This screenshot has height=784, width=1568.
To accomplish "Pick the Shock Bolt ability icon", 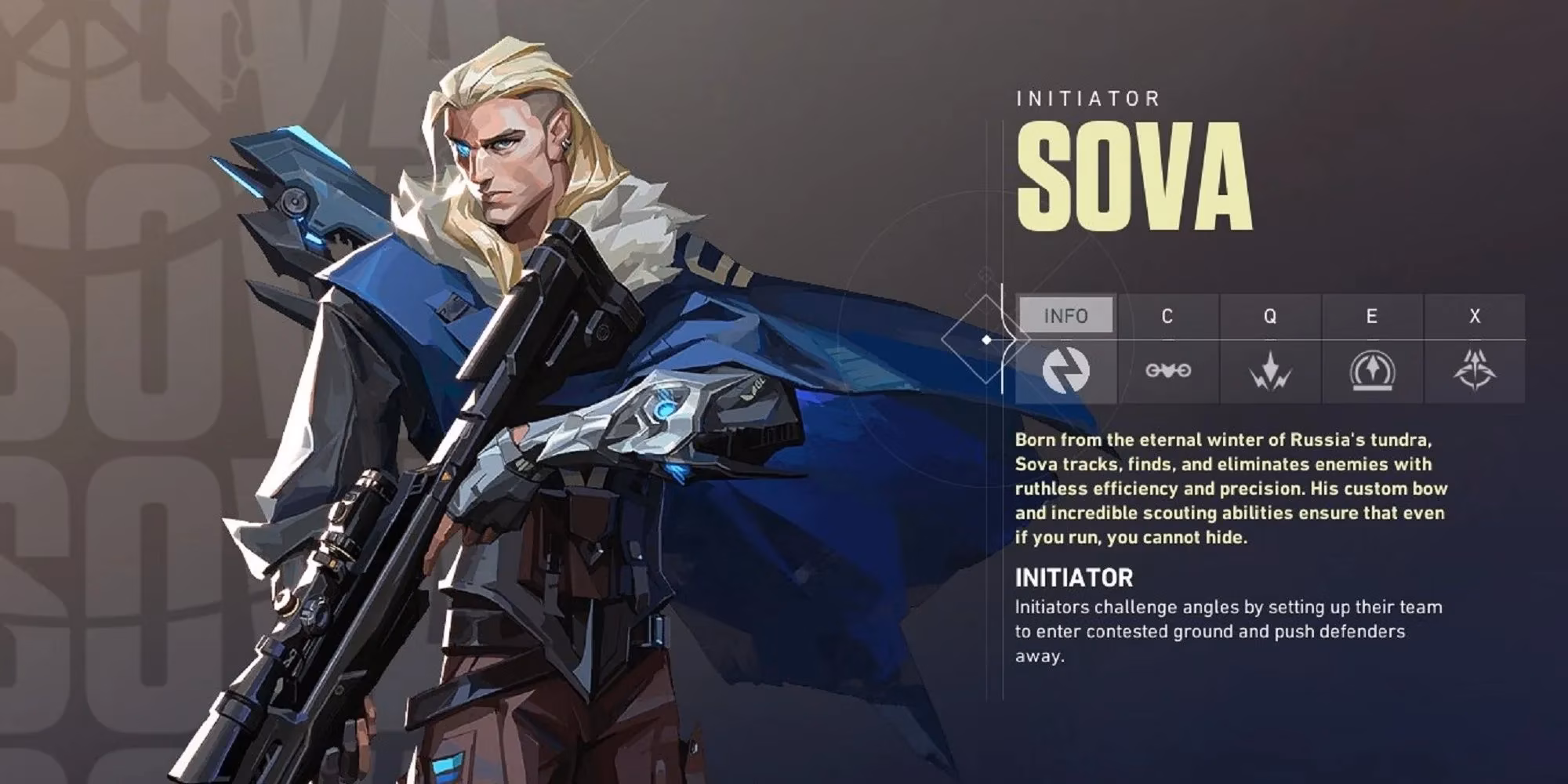I will pos(1269,370).
